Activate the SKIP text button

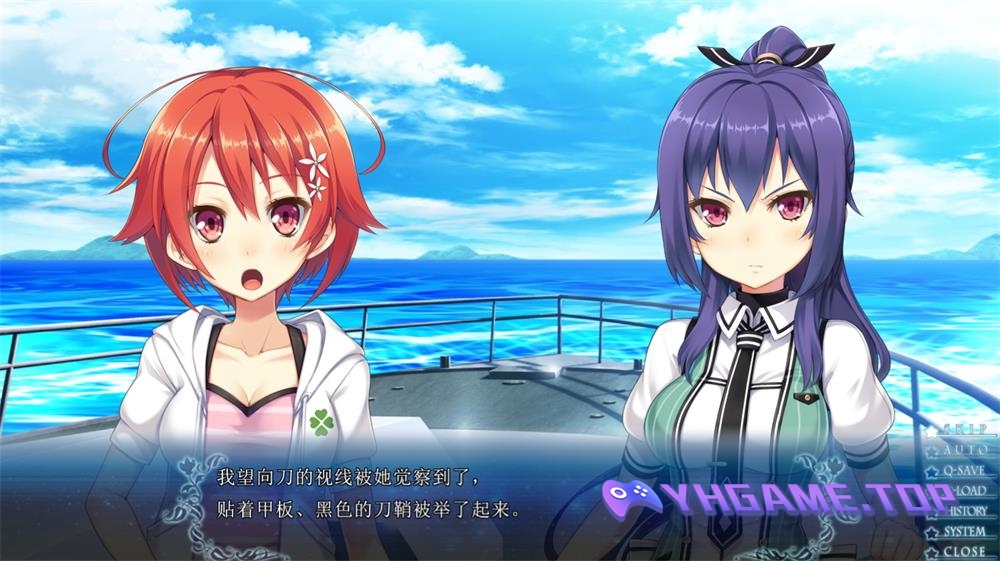963,429
